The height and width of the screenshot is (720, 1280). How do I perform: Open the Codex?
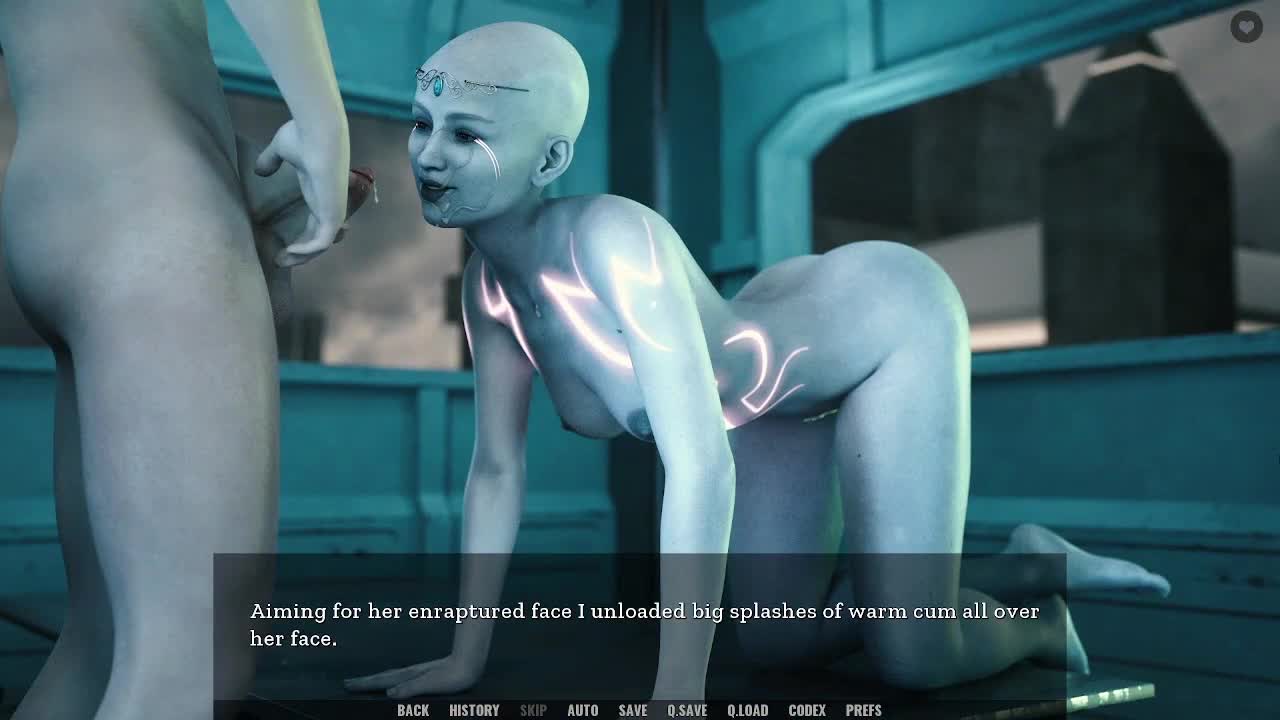tap(807, 710)
